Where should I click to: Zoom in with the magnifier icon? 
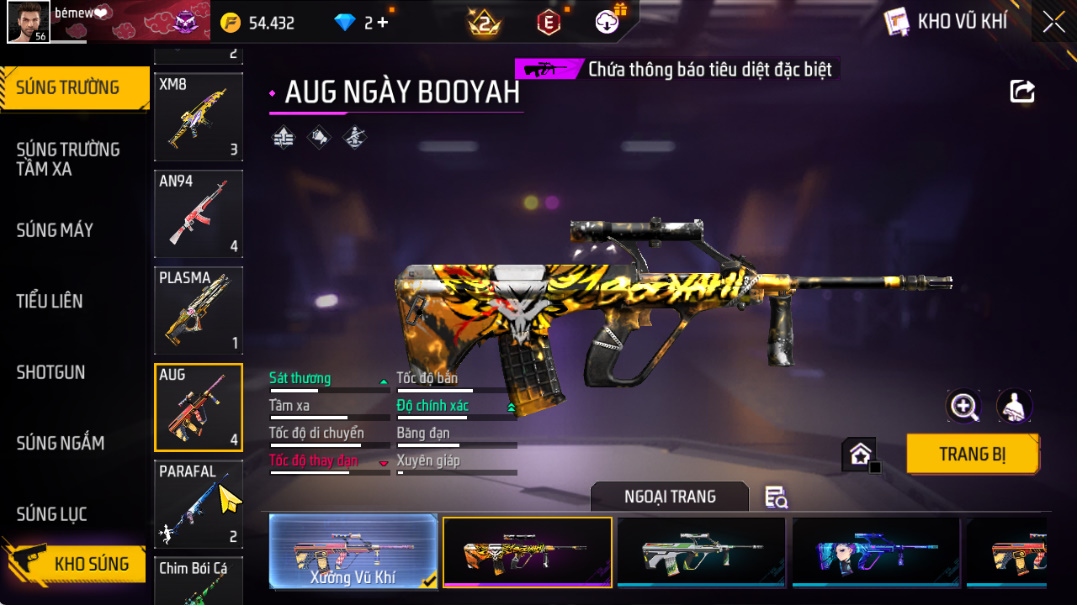tap(964, 406)
